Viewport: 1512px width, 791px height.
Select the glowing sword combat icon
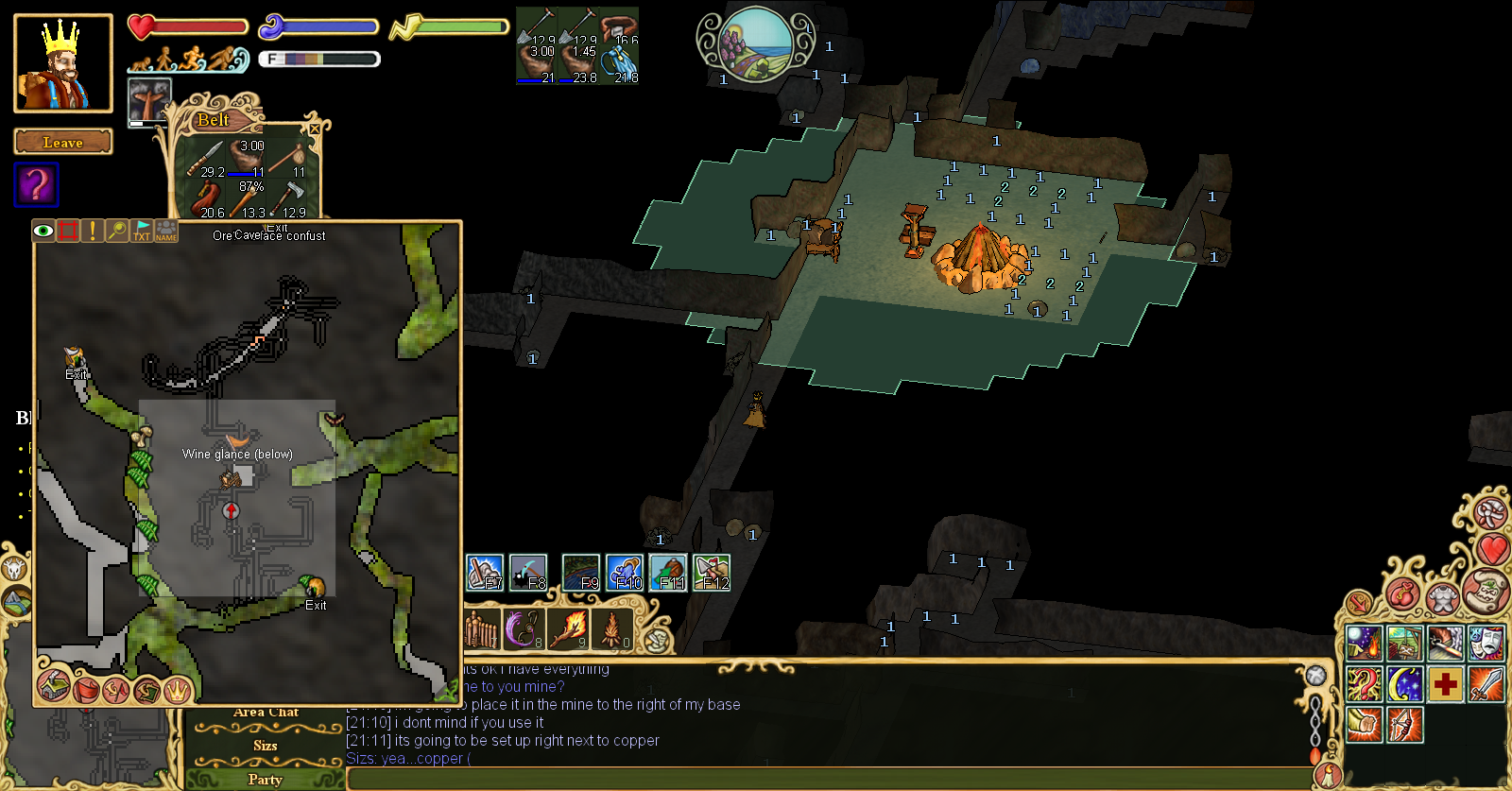point(1486,684)
